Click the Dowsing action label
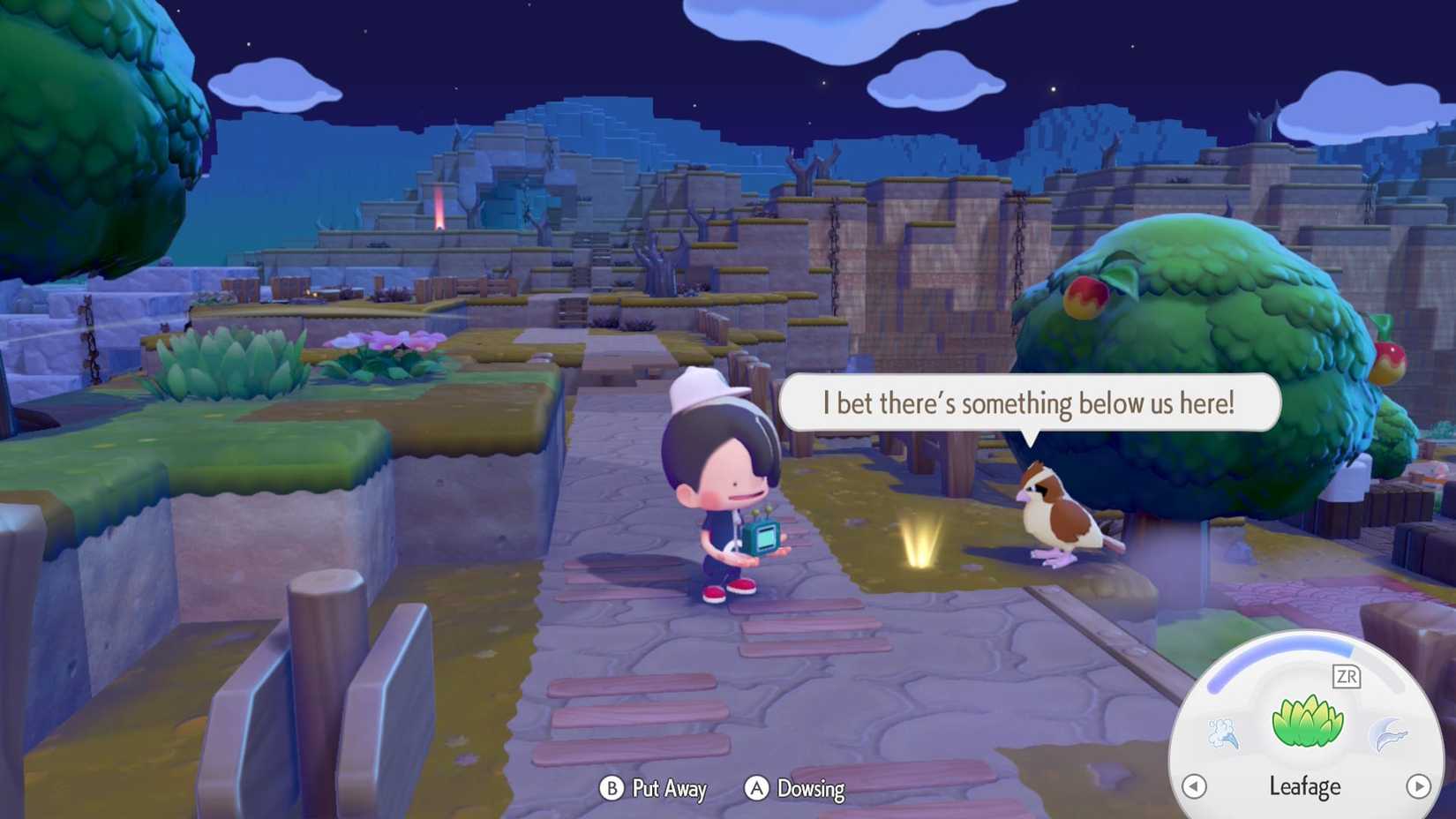Screen dimensions: 1456x819 tap(809, 789)
